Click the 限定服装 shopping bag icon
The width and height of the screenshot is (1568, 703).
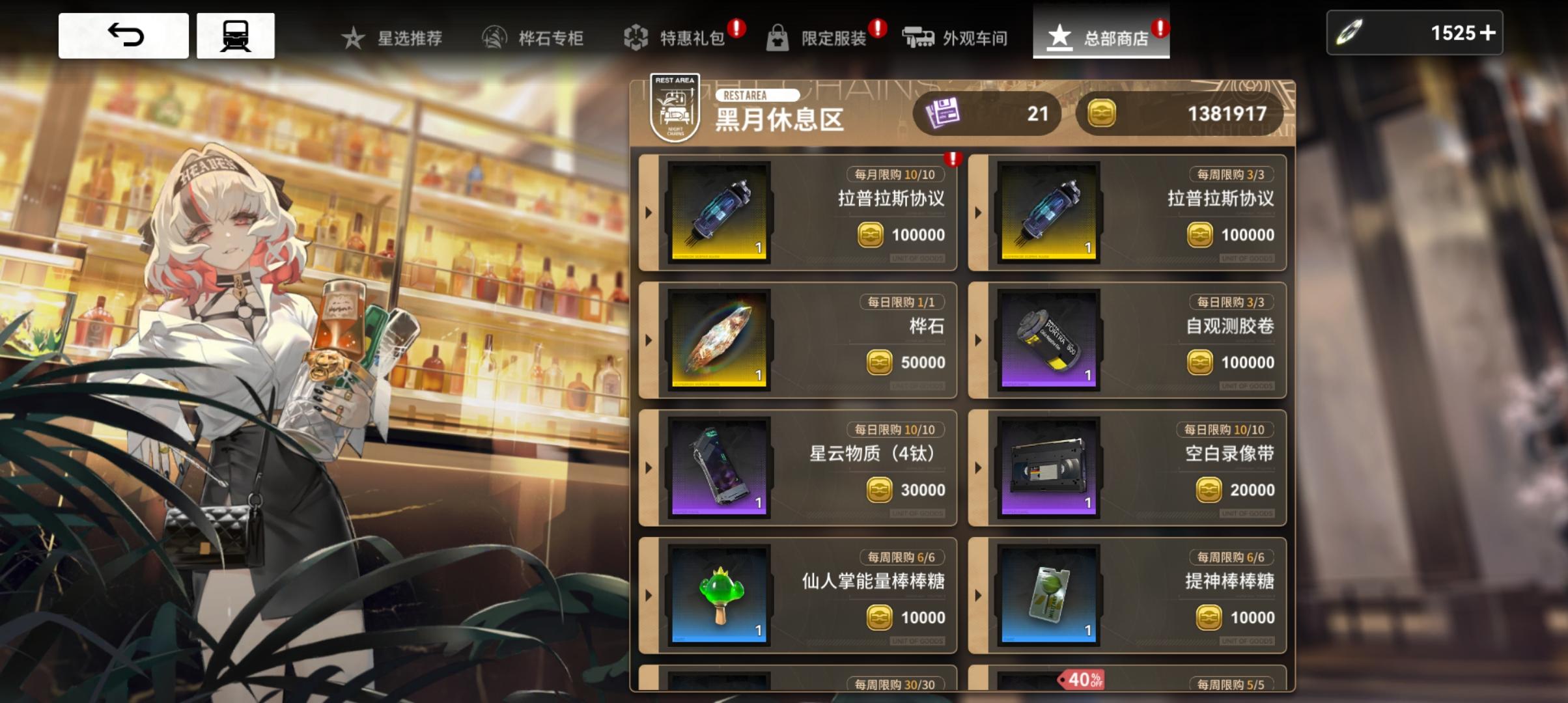pos(779,37)
